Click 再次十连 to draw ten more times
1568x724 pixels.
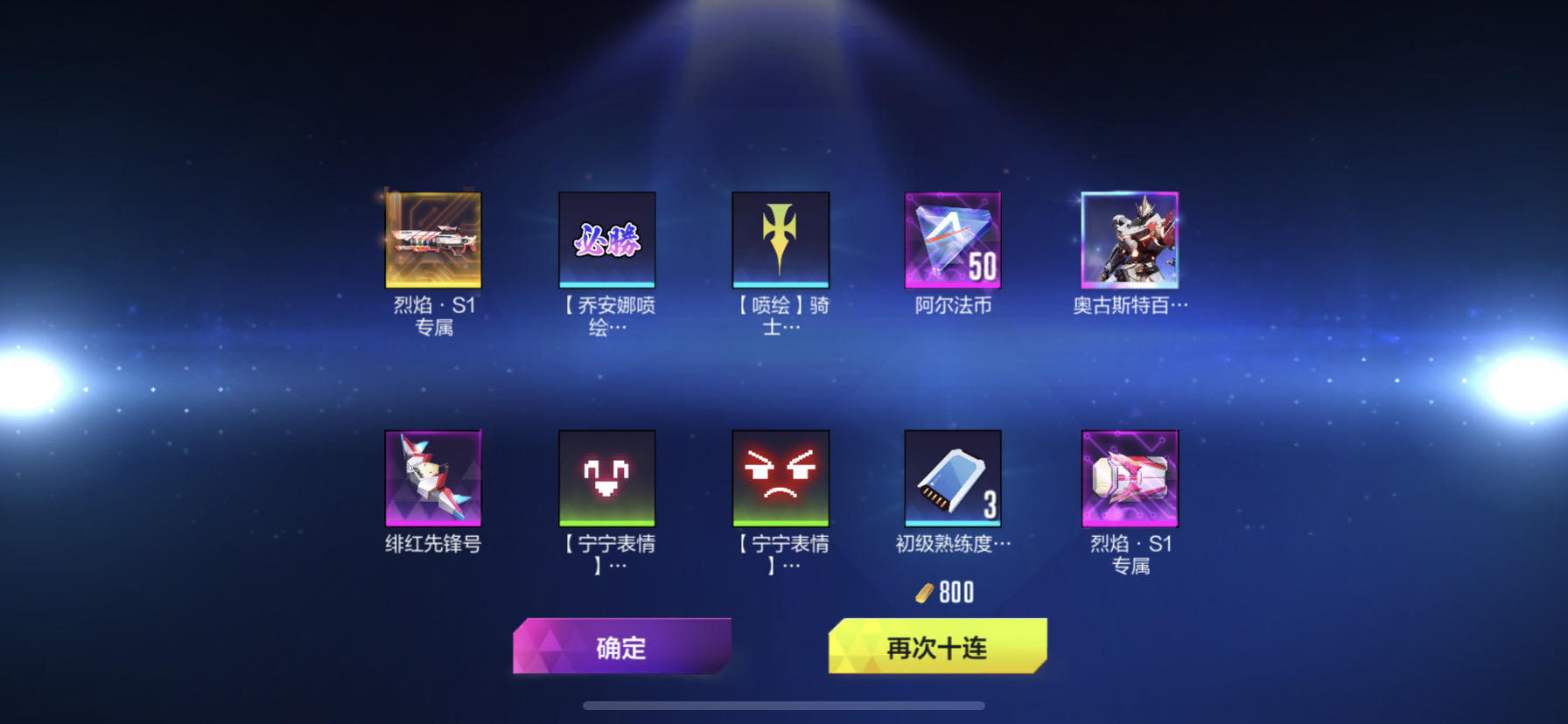point(937,649)
